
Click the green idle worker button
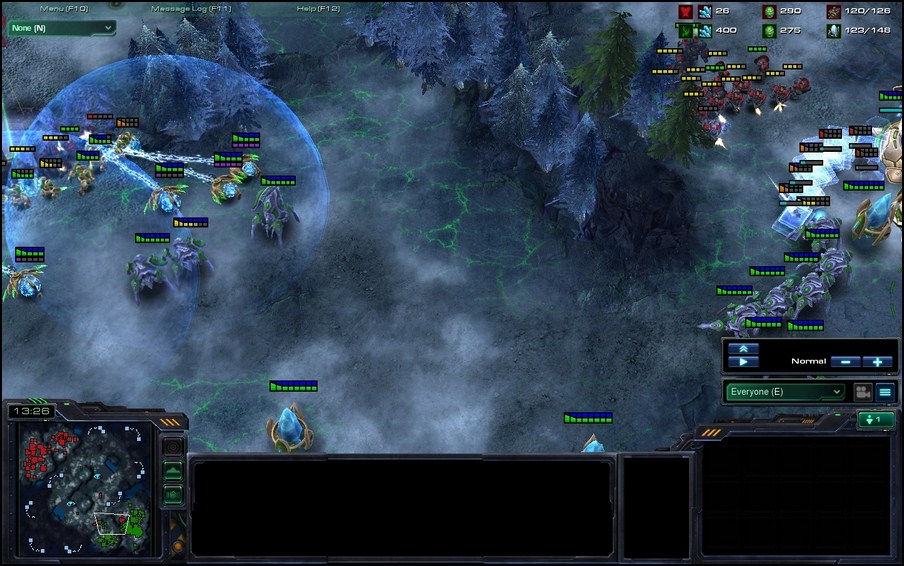click(876, 420)
